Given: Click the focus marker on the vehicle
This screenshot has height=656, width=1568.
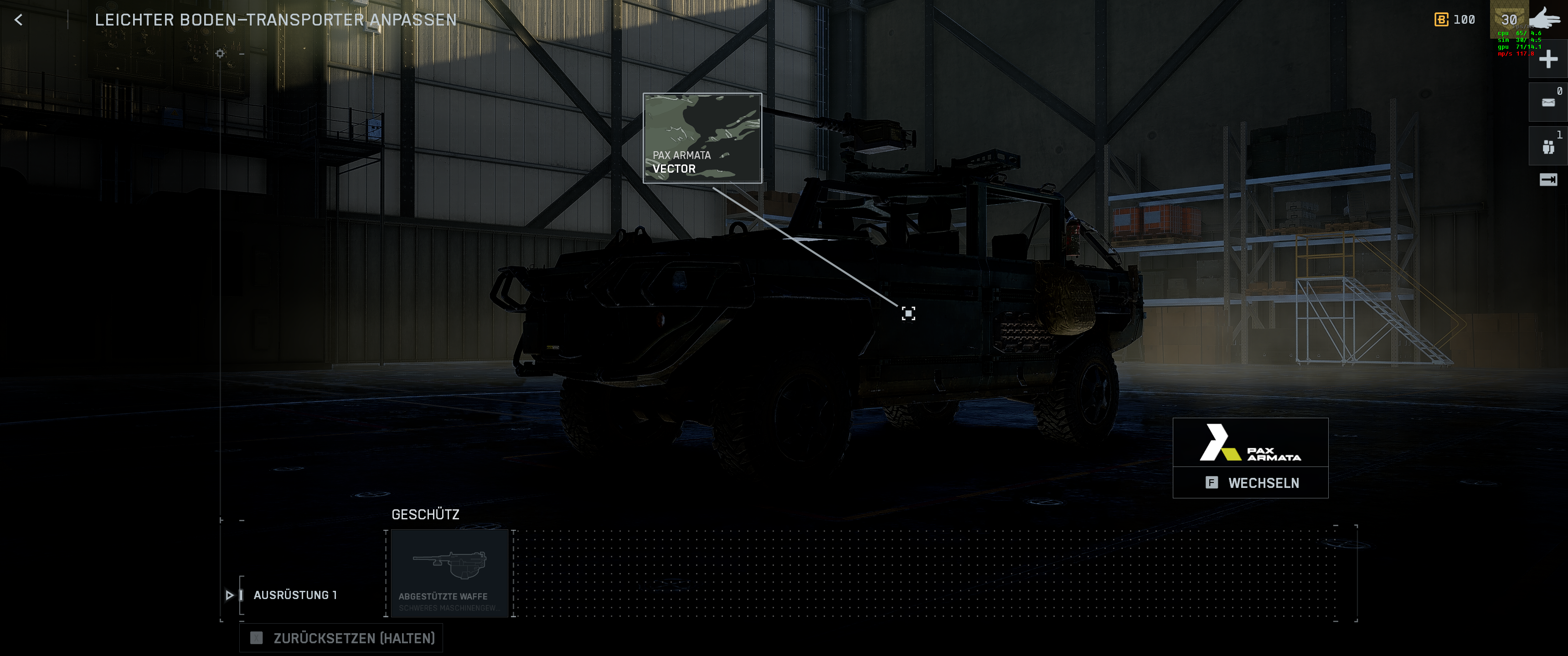Looking at the screenshot, I should [x=908, y=313].
